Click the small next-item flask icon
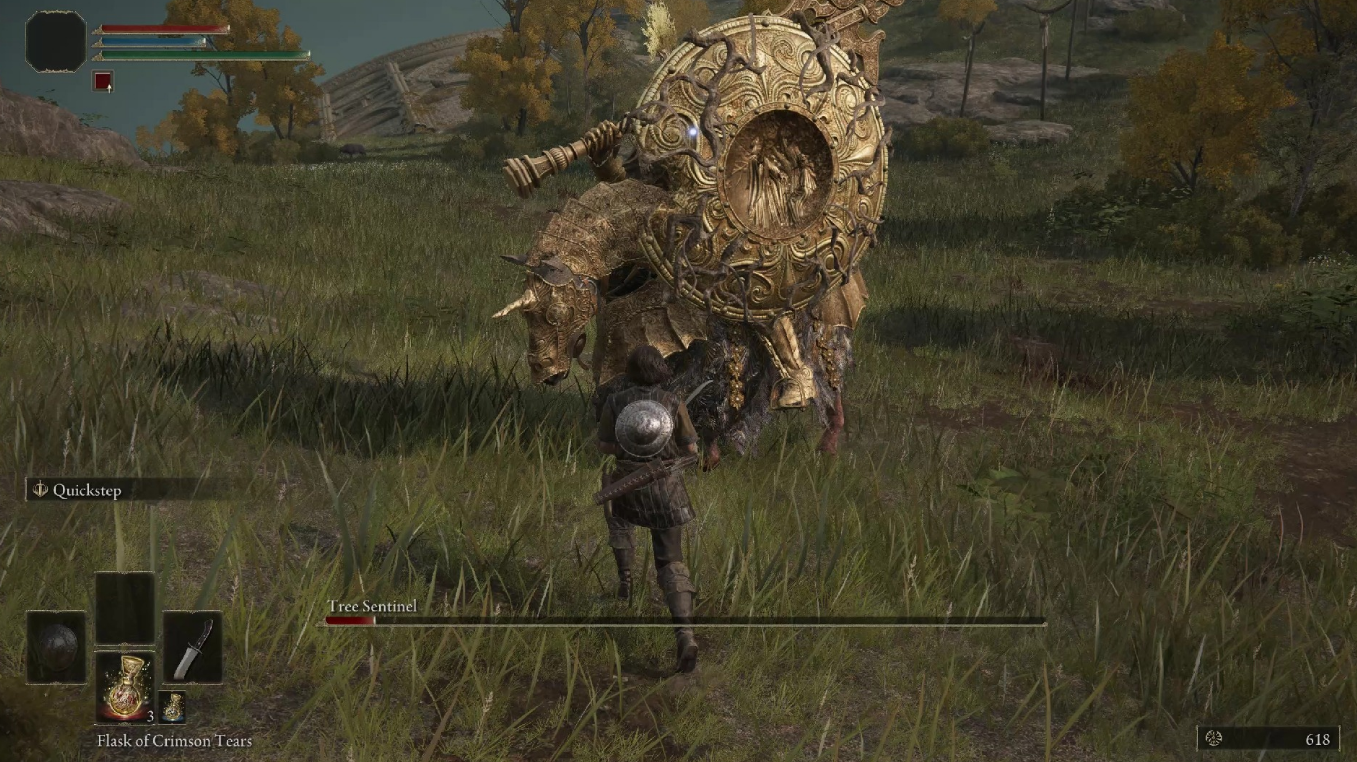 point(172,706)
